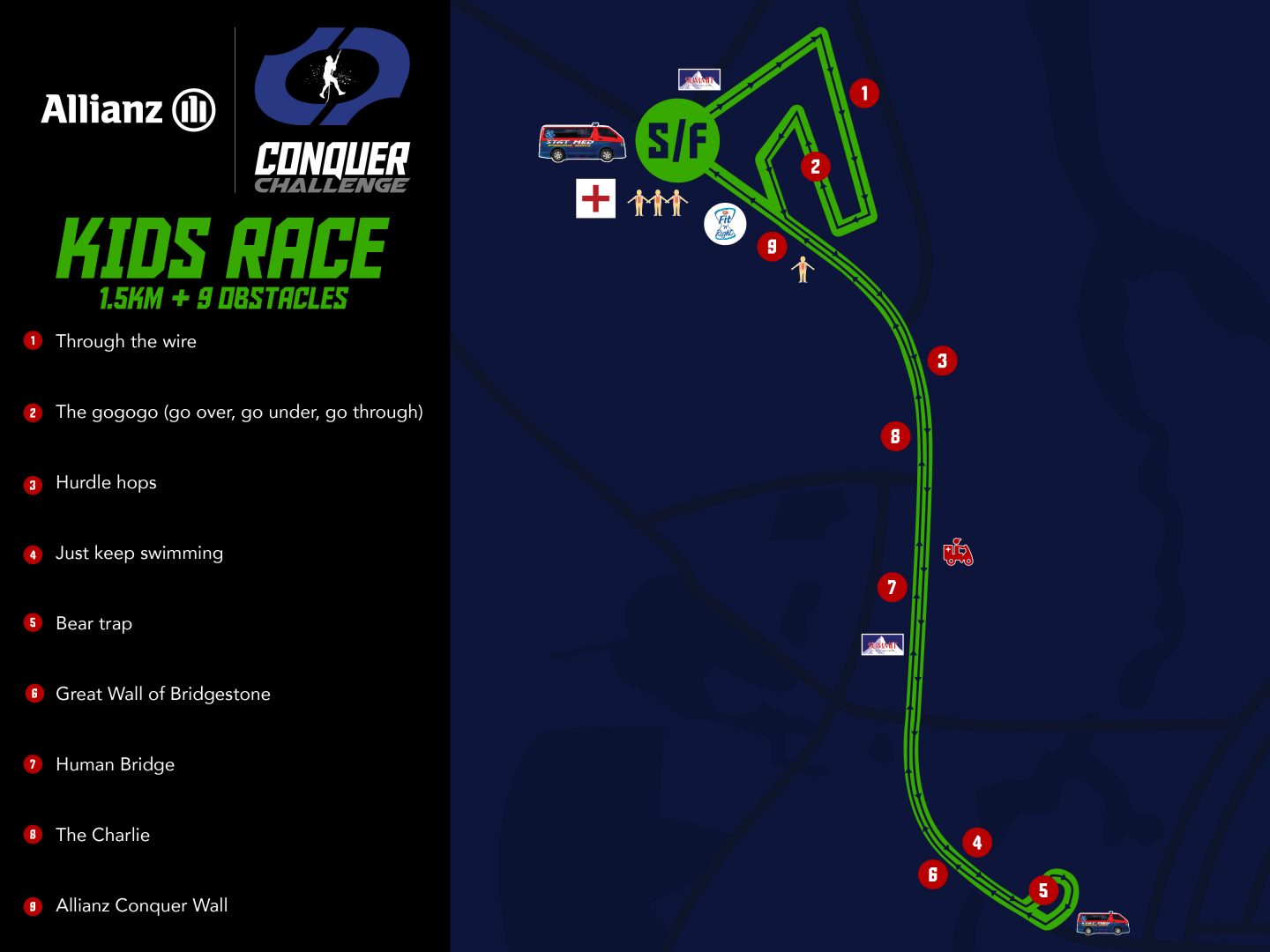Click the Hurdle hops legend entry

(x=106, y=482)
